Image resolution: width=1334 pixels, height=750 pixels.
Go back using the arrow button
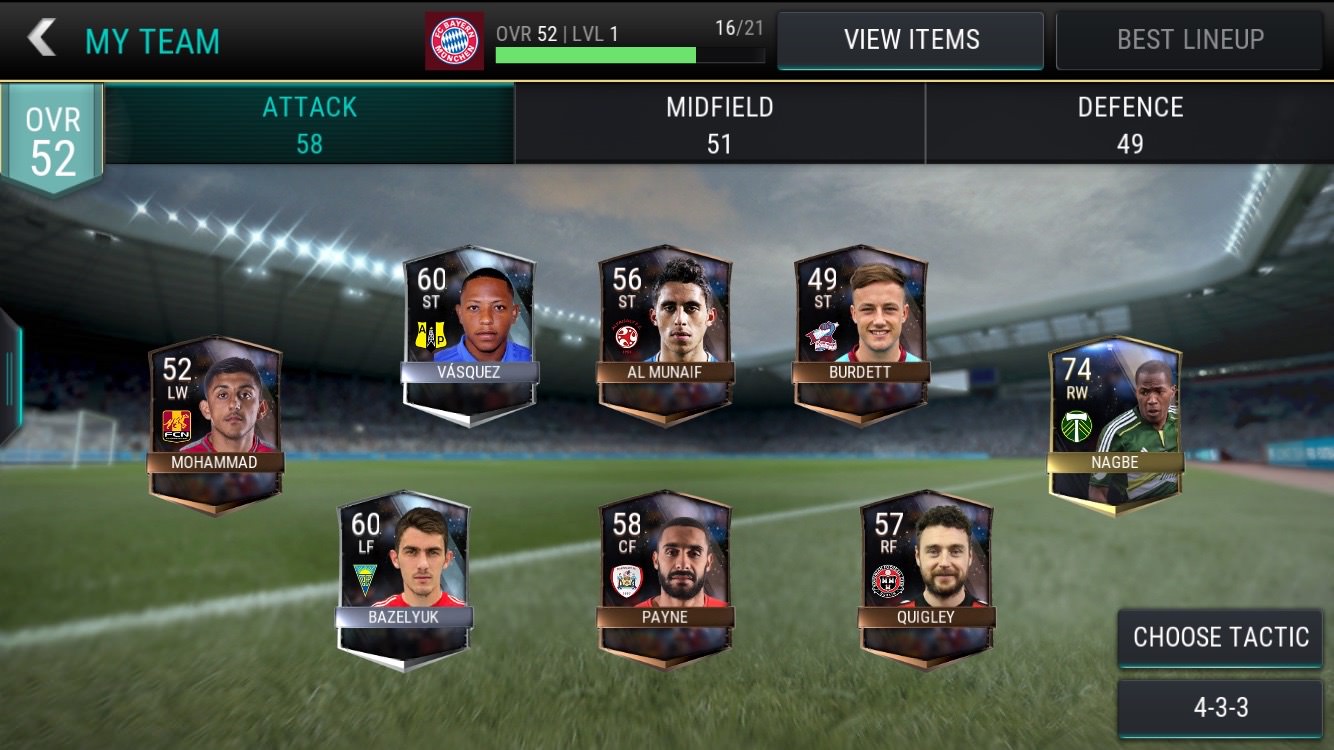click(42, 39)
